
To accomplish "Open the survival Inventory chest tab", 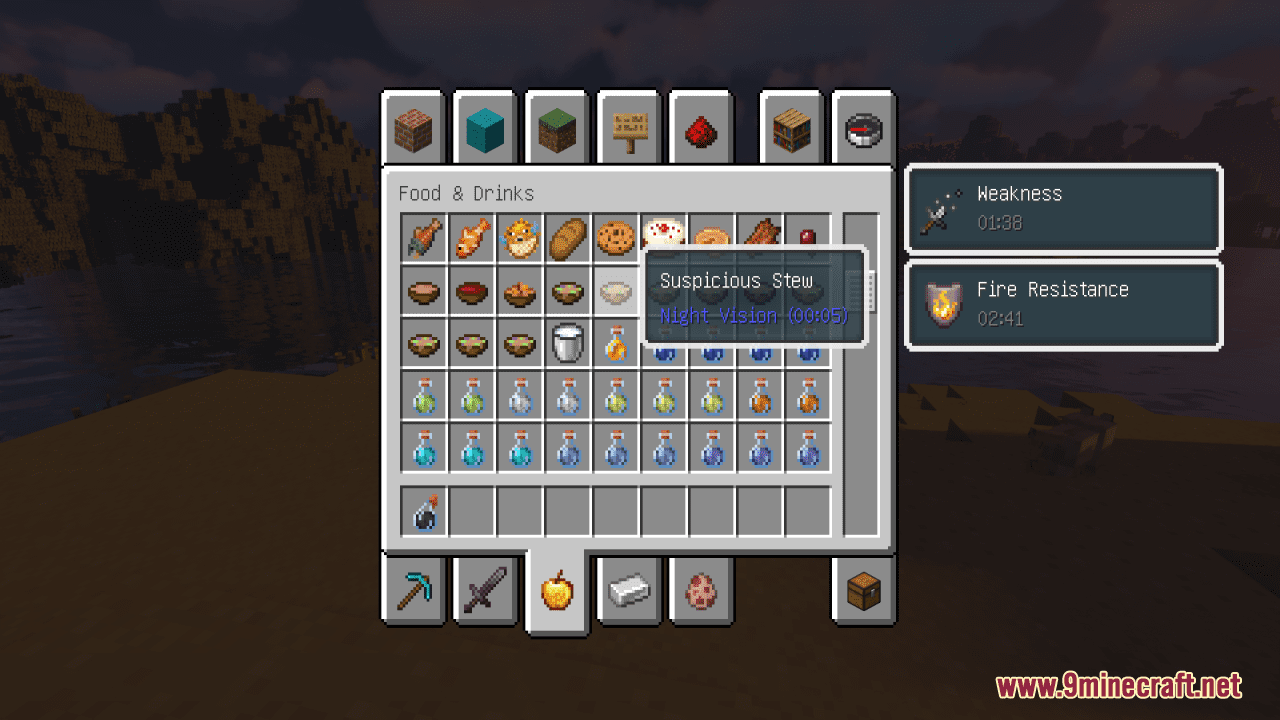I will click(862, 590).
